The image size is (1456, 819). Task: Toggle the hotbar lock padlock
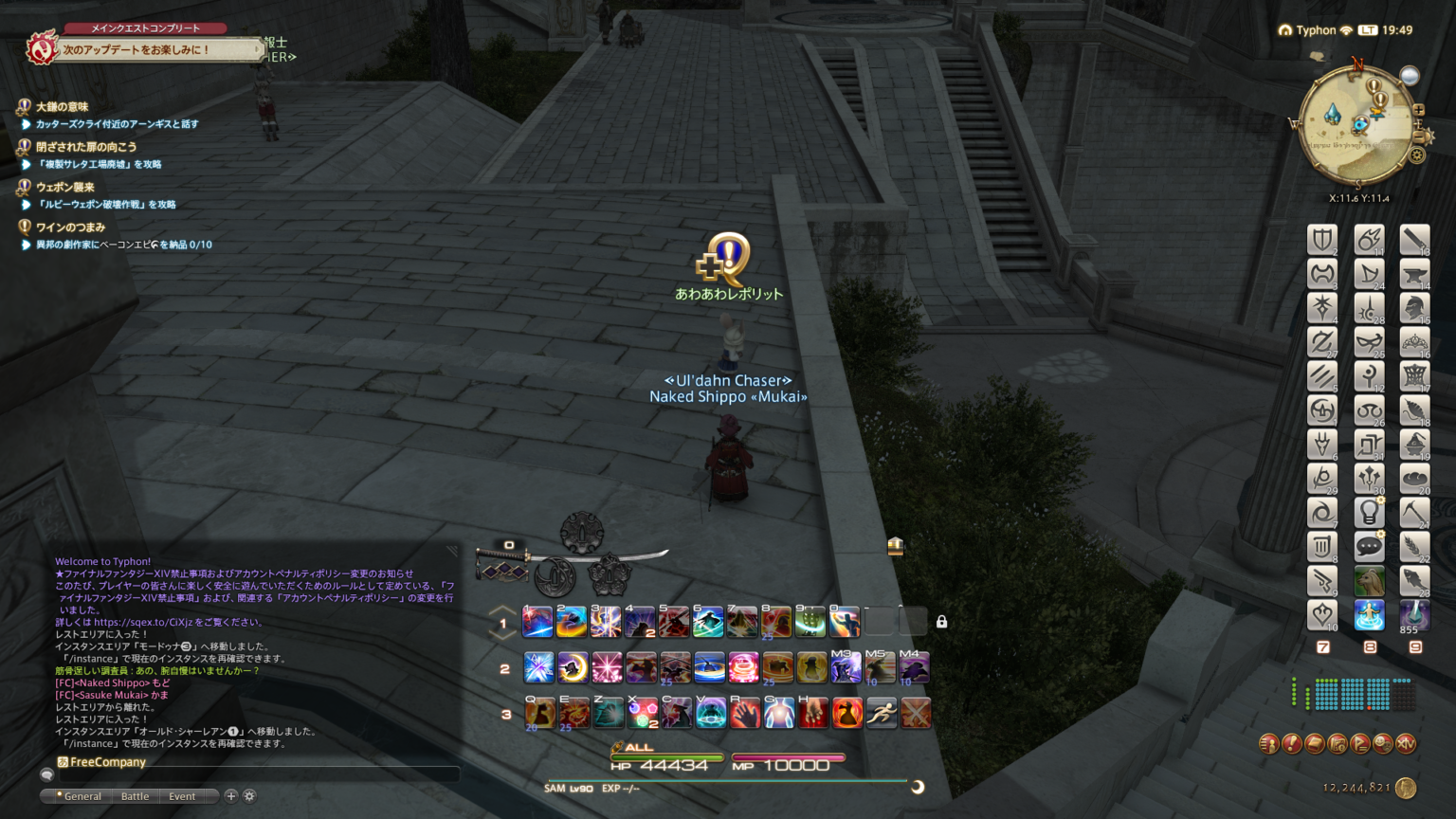click(x=941, y=621)
